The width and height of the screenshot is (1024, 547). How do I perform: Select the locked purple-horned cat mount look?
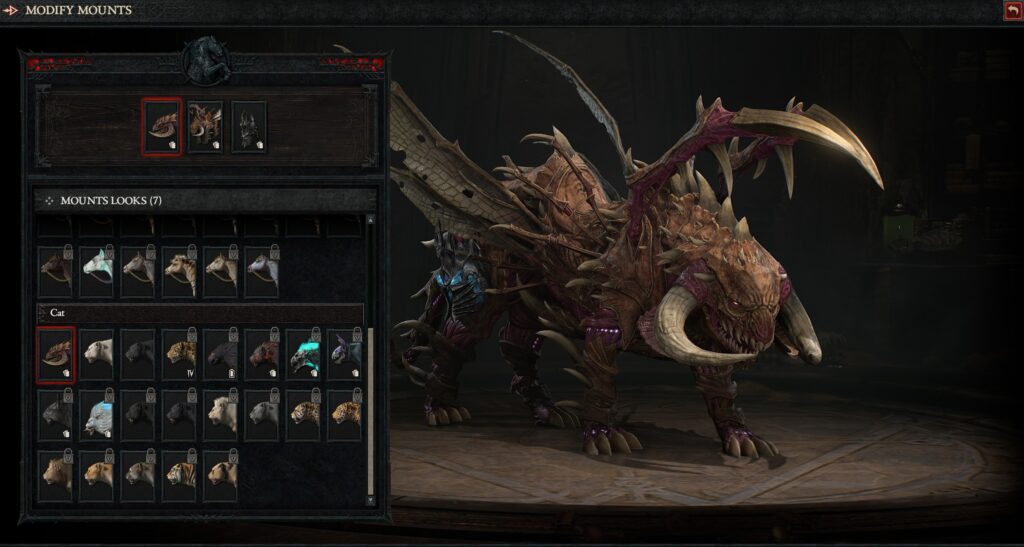click(345, 354)
